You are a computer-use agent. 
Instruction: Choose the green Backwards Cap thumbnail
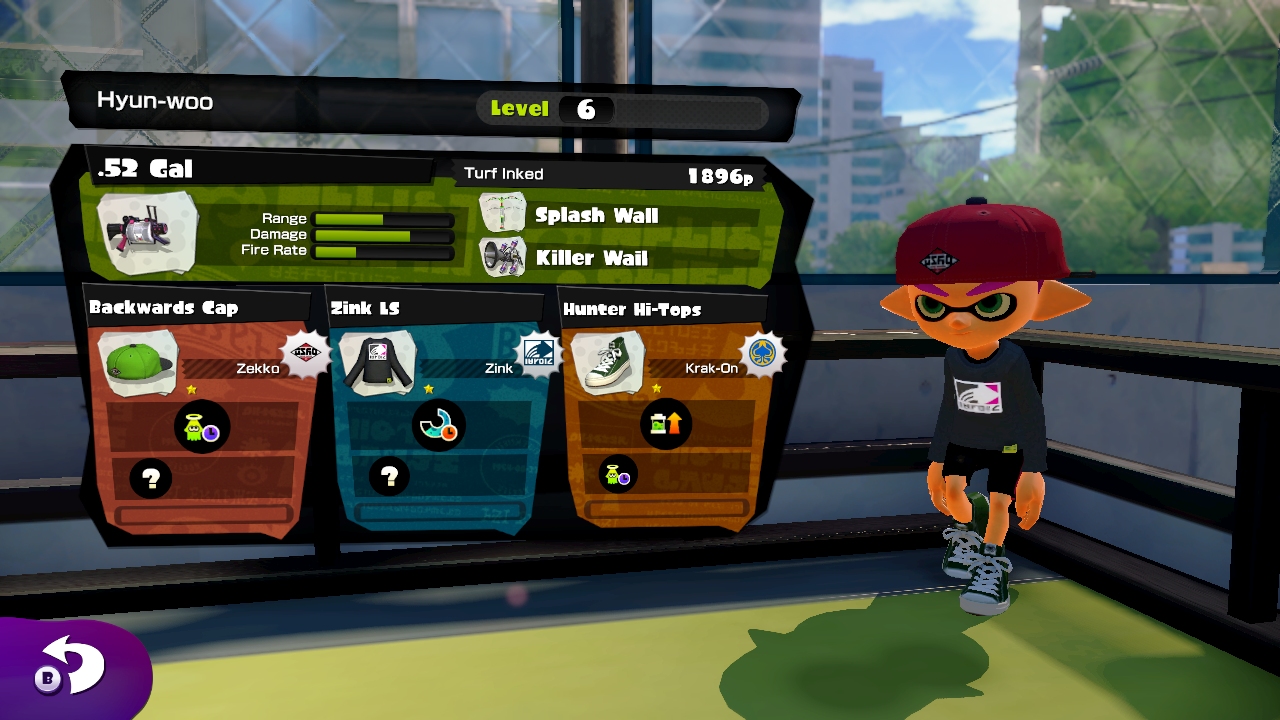pyautogui.click(x=140, y=362)
